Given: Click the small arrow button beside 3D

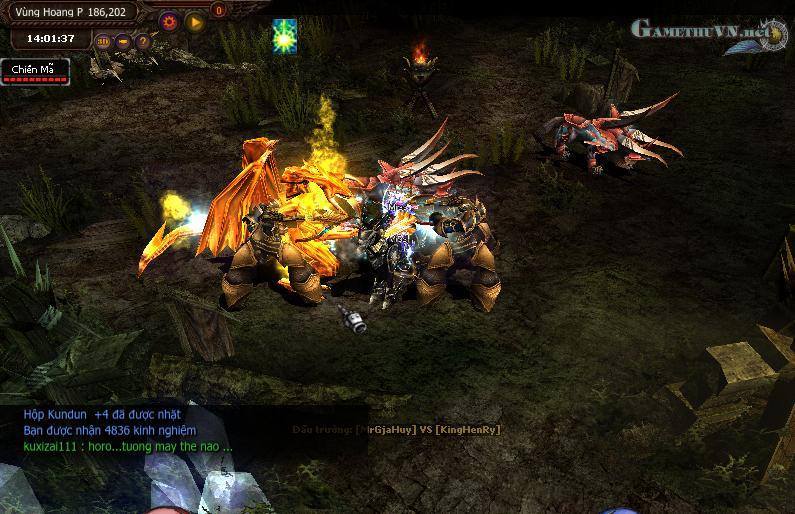Looking at the screenshot, I should coord(123,41).
